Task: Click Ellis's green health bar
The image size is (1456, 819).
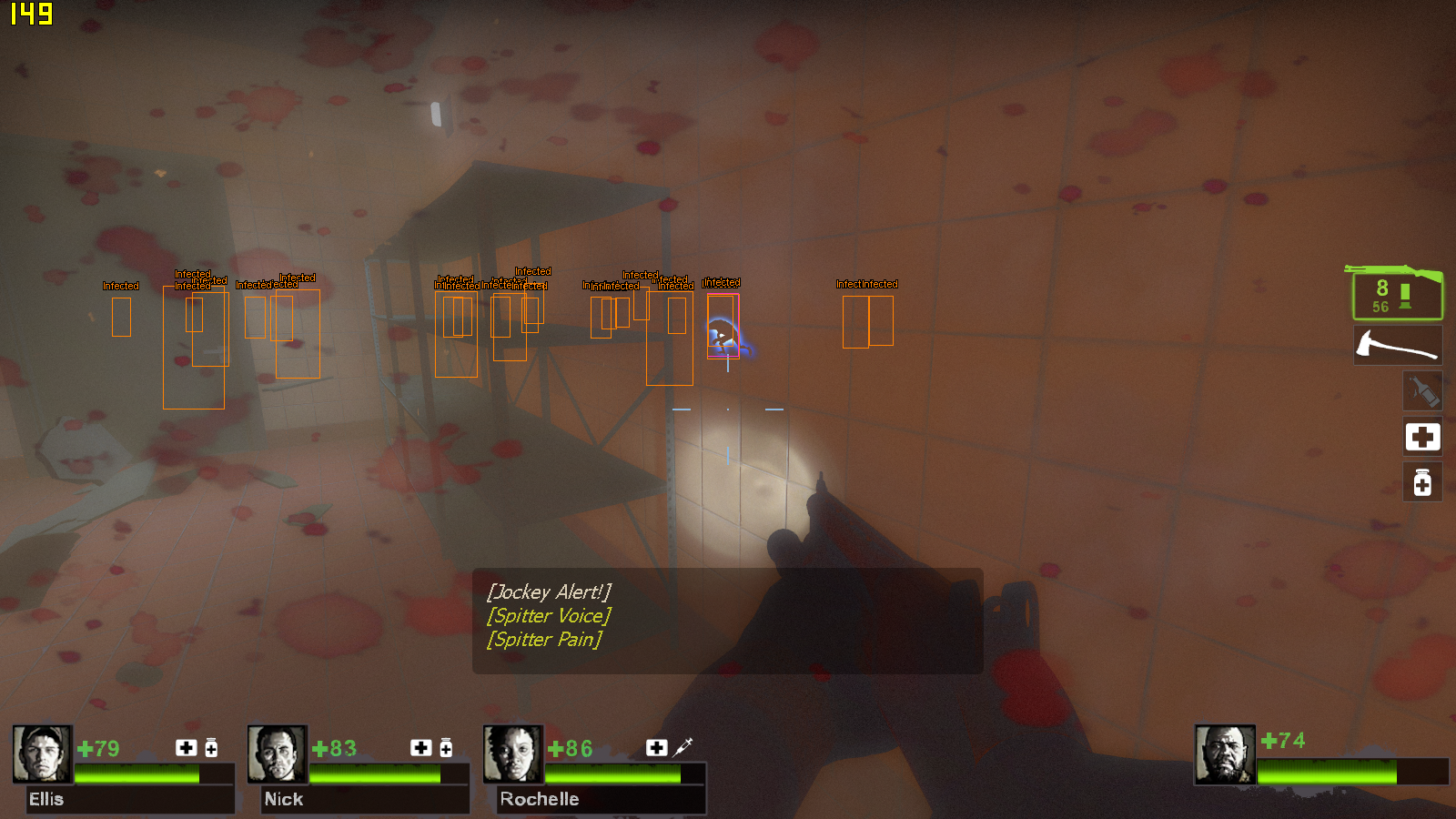Action: coord(136,773)
